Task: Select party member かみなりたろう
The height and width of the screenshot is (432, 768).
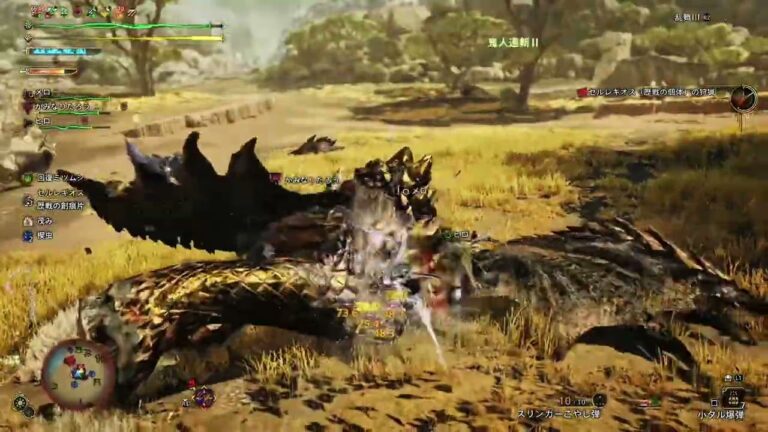Action: (62, 104)
